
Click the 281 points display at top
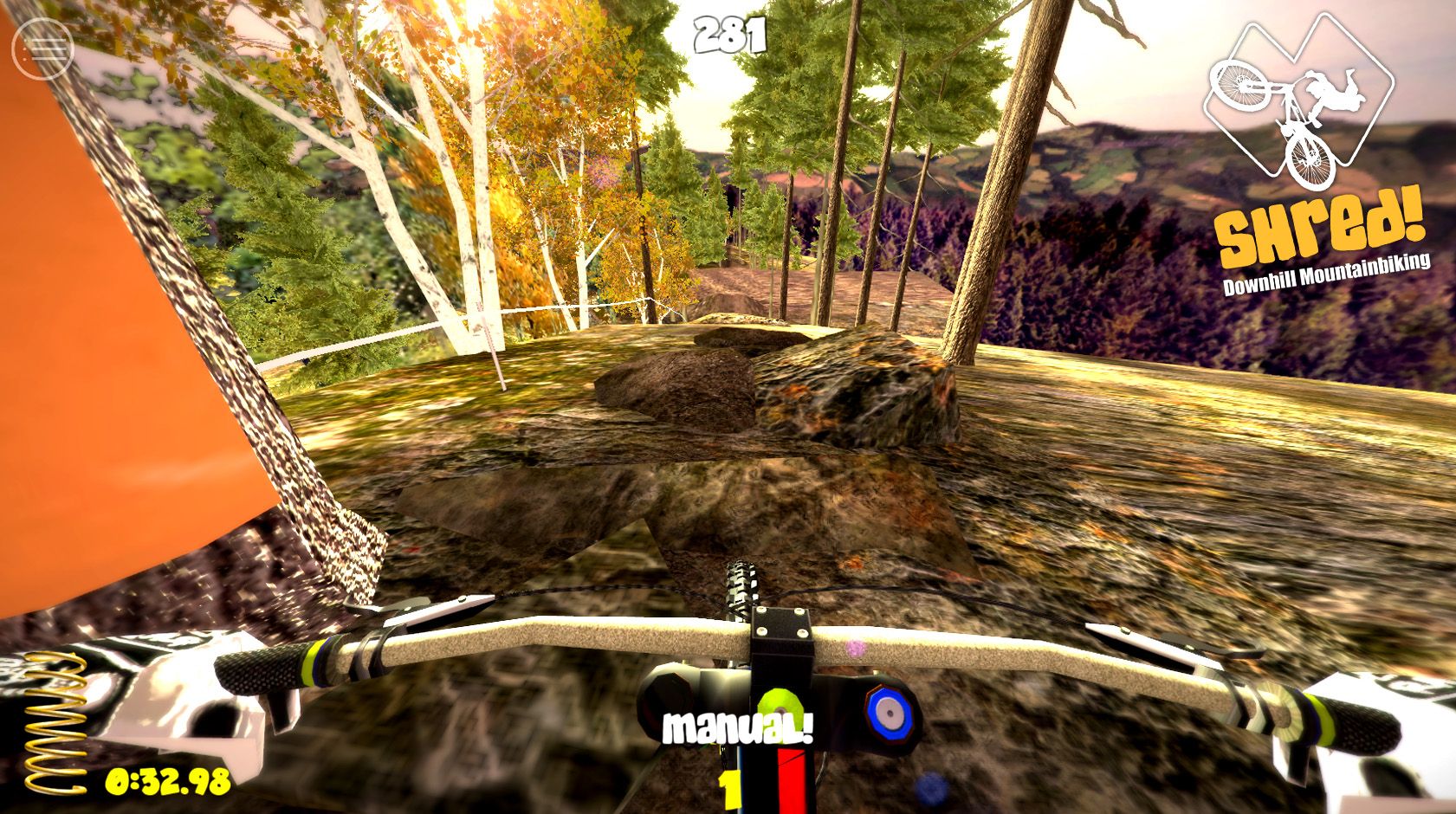(x=730, y=33)
